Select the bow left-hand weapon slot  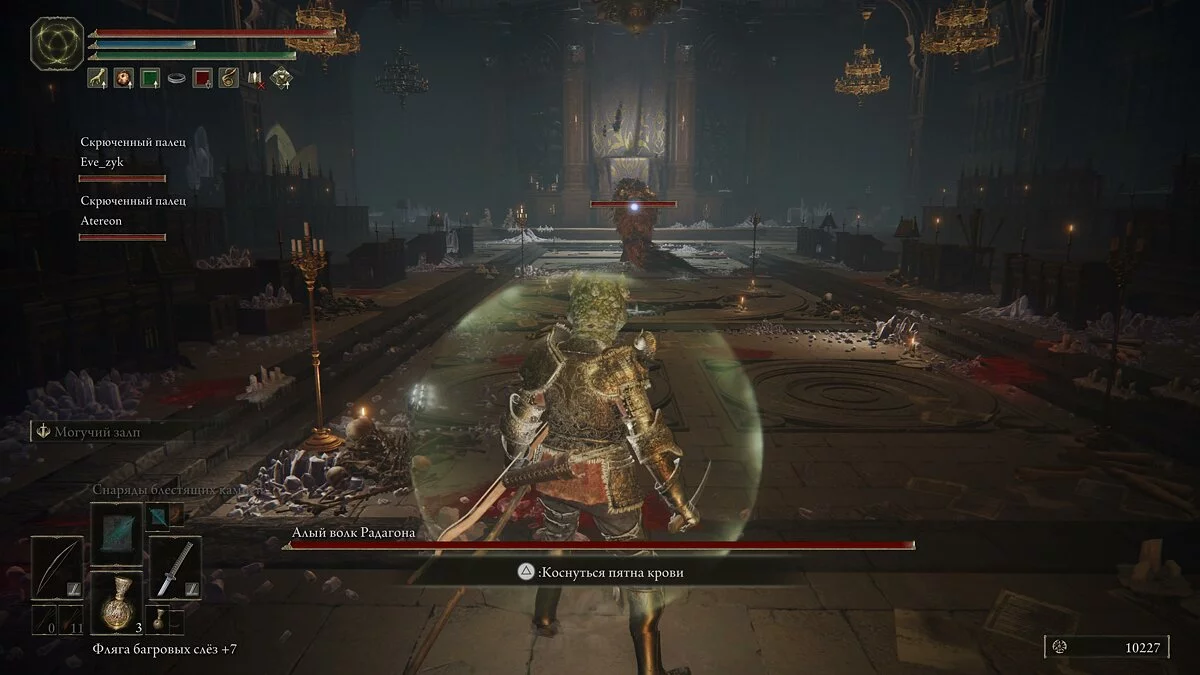tap(55, 567)
